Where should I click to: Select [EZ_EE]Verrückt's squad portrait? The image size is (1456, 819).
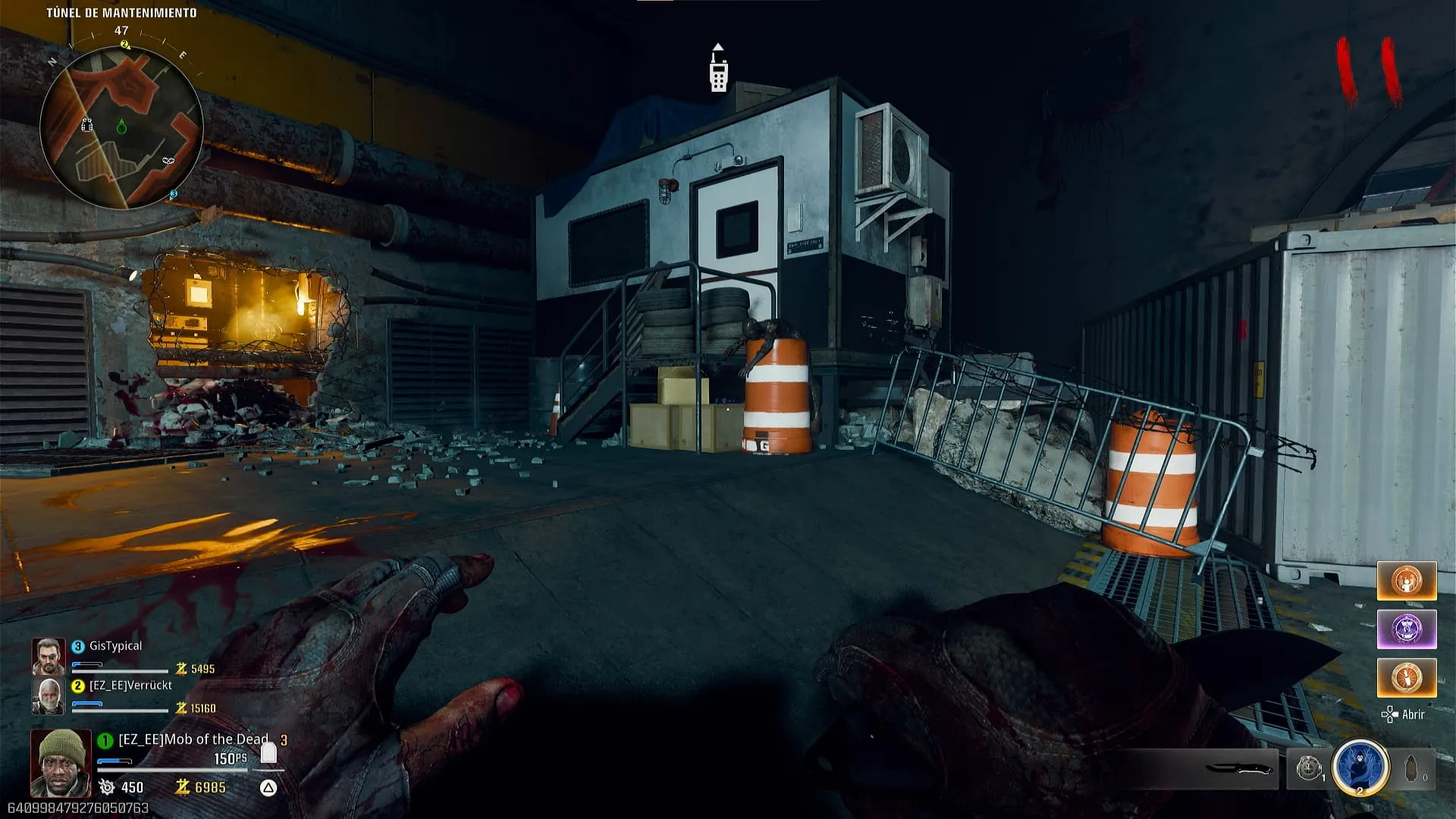coord(48,695)
